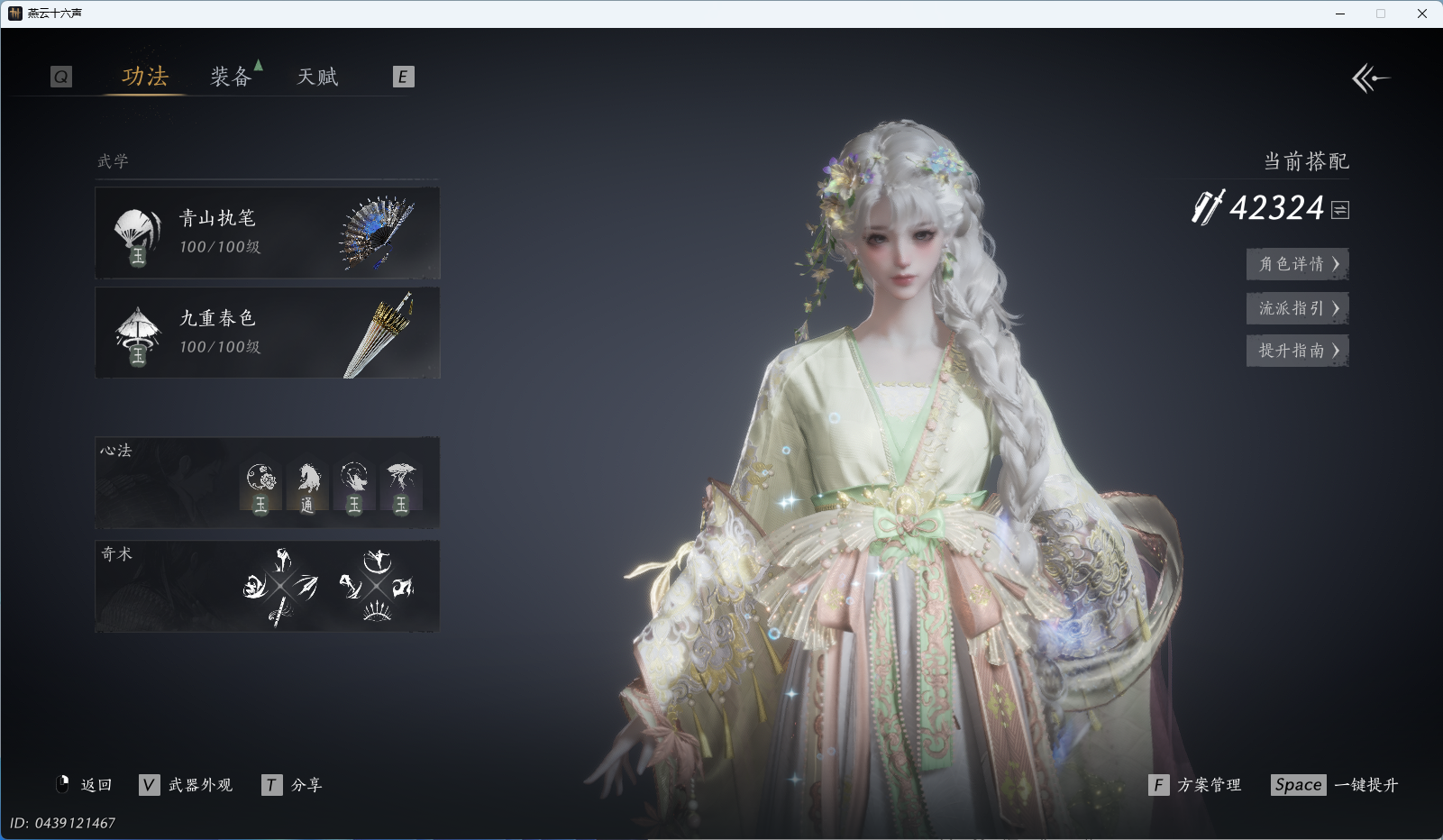The height and width of the screenshot is (840, 1443).
Task: Open the 心法 panel
Action: point(267,482)
